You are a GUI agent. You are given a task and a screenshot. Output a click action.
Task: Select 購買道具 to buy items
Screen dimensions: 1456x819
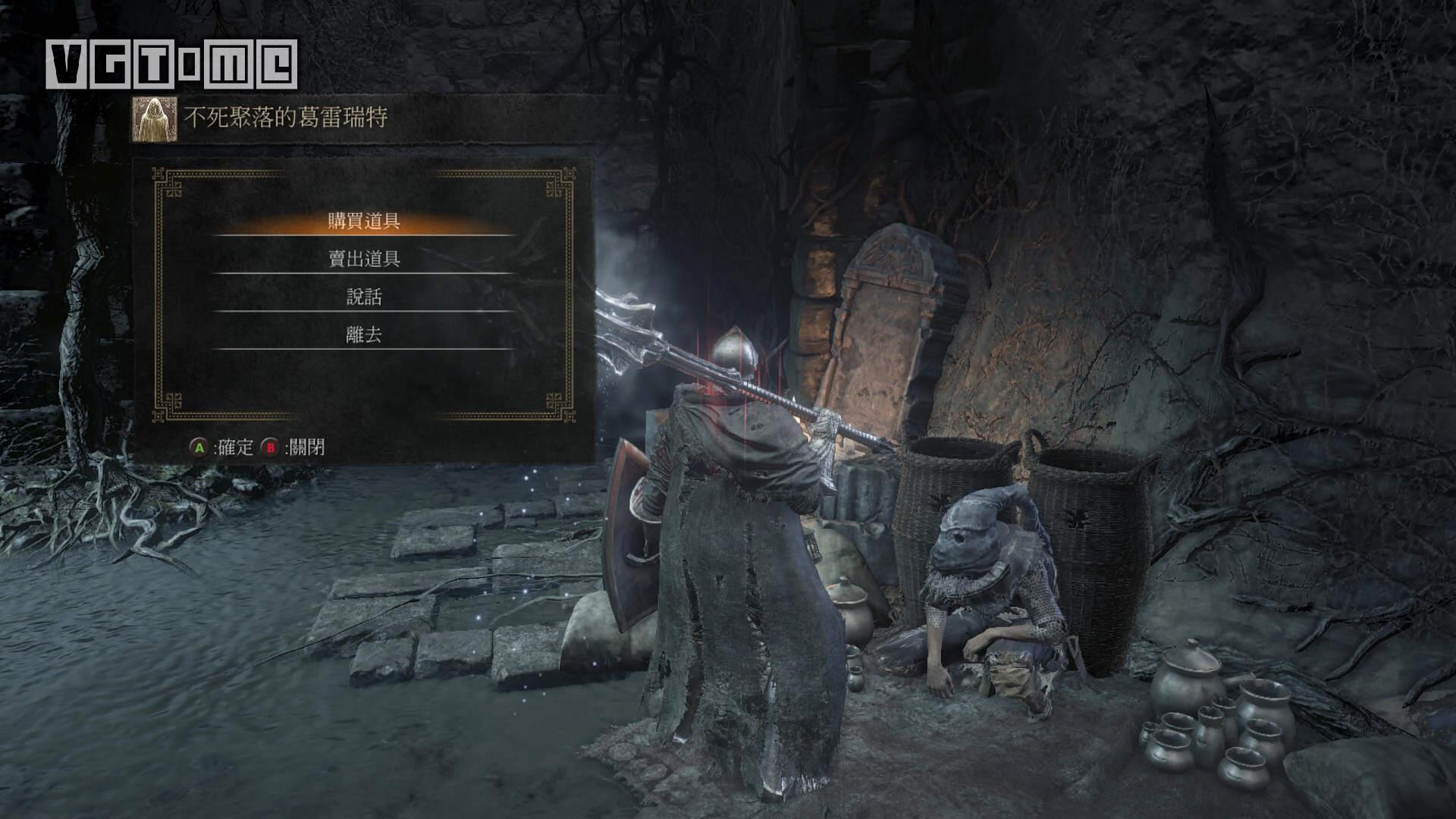click(364, 221)
